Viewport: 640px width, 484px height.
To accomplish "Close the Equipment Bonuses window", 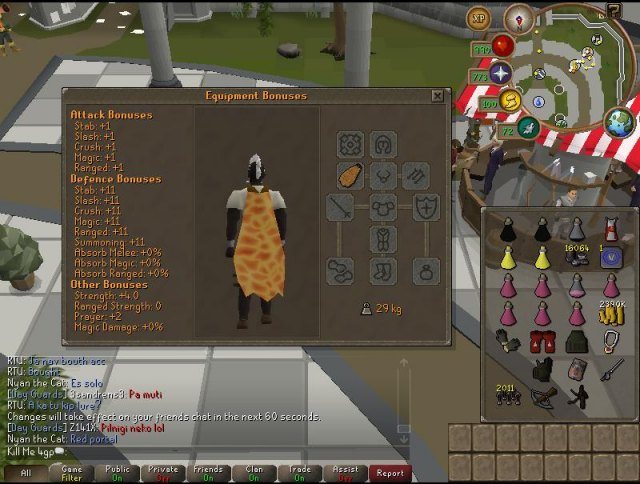I will click(x=437, y=96).
